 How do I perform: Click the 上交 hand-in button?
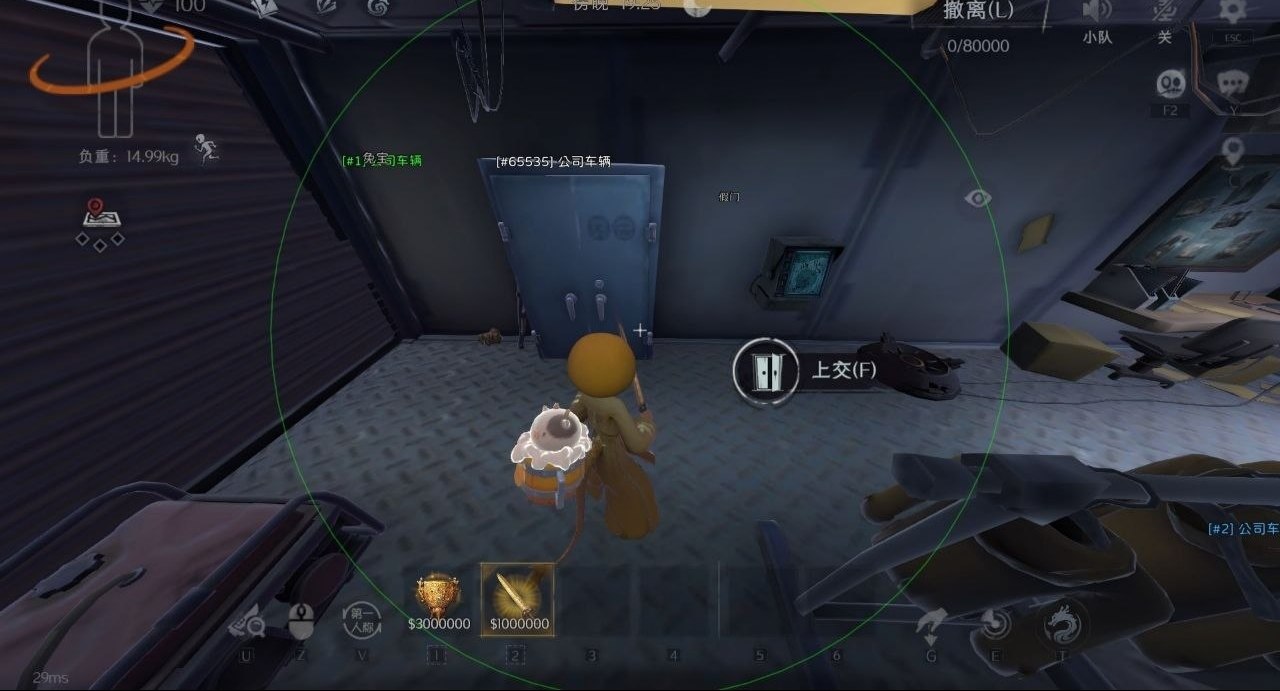pyautogui.click(x=806, y=371)
